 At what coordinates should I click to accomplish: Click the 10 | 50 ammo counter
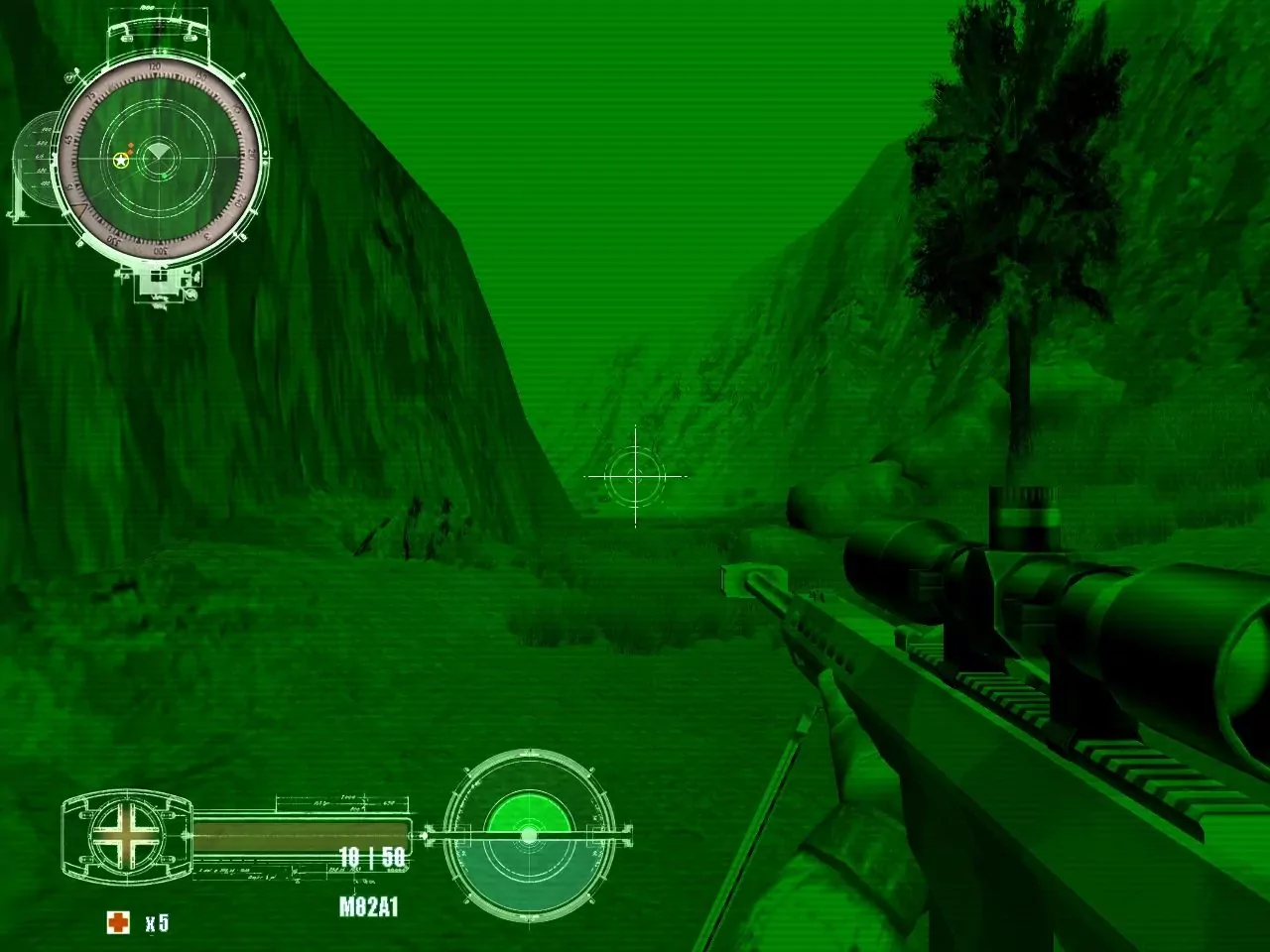(372, 859)
